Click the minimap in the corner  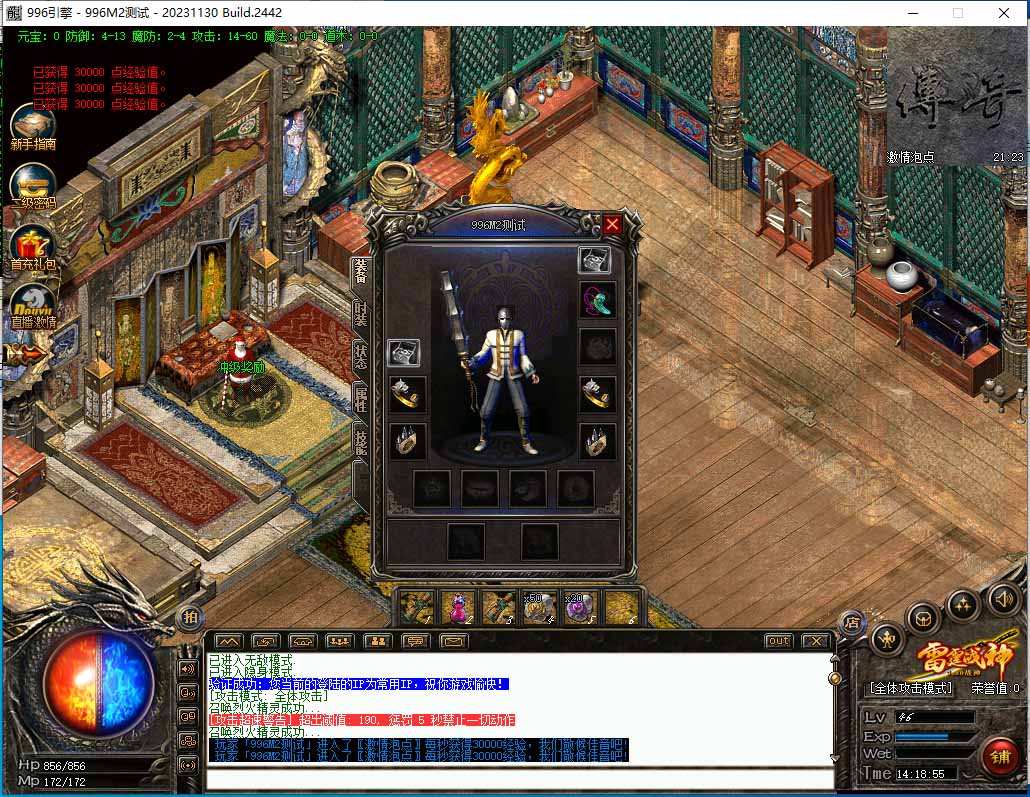coord(957,95)
